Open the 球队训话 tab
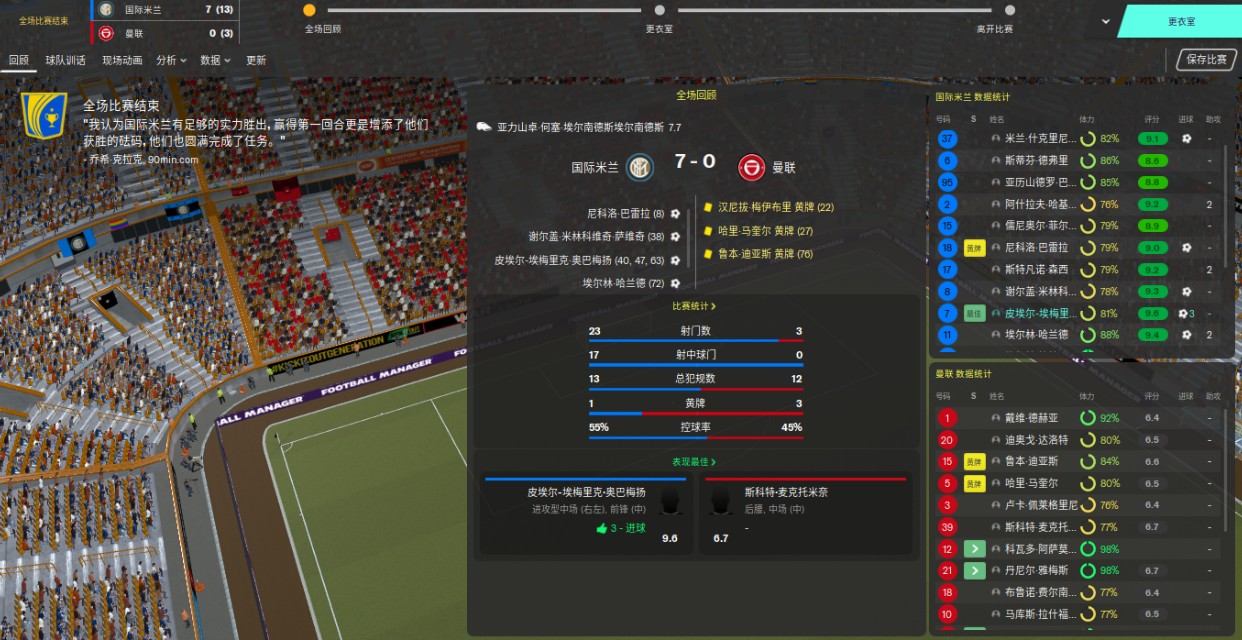This screenshot has width=1242, height=640. coord(65,60)
